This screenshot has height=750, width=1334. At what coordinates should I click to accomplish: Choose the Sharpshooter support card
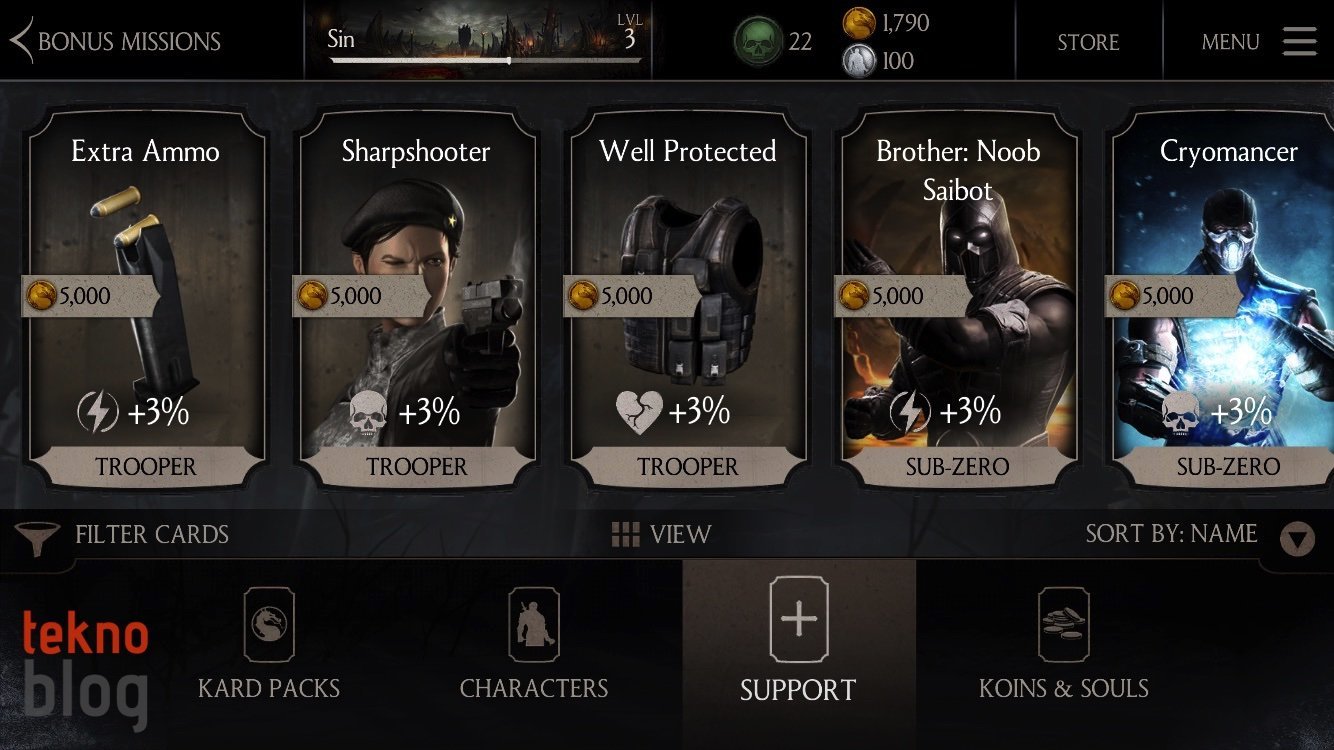point(416,300)
